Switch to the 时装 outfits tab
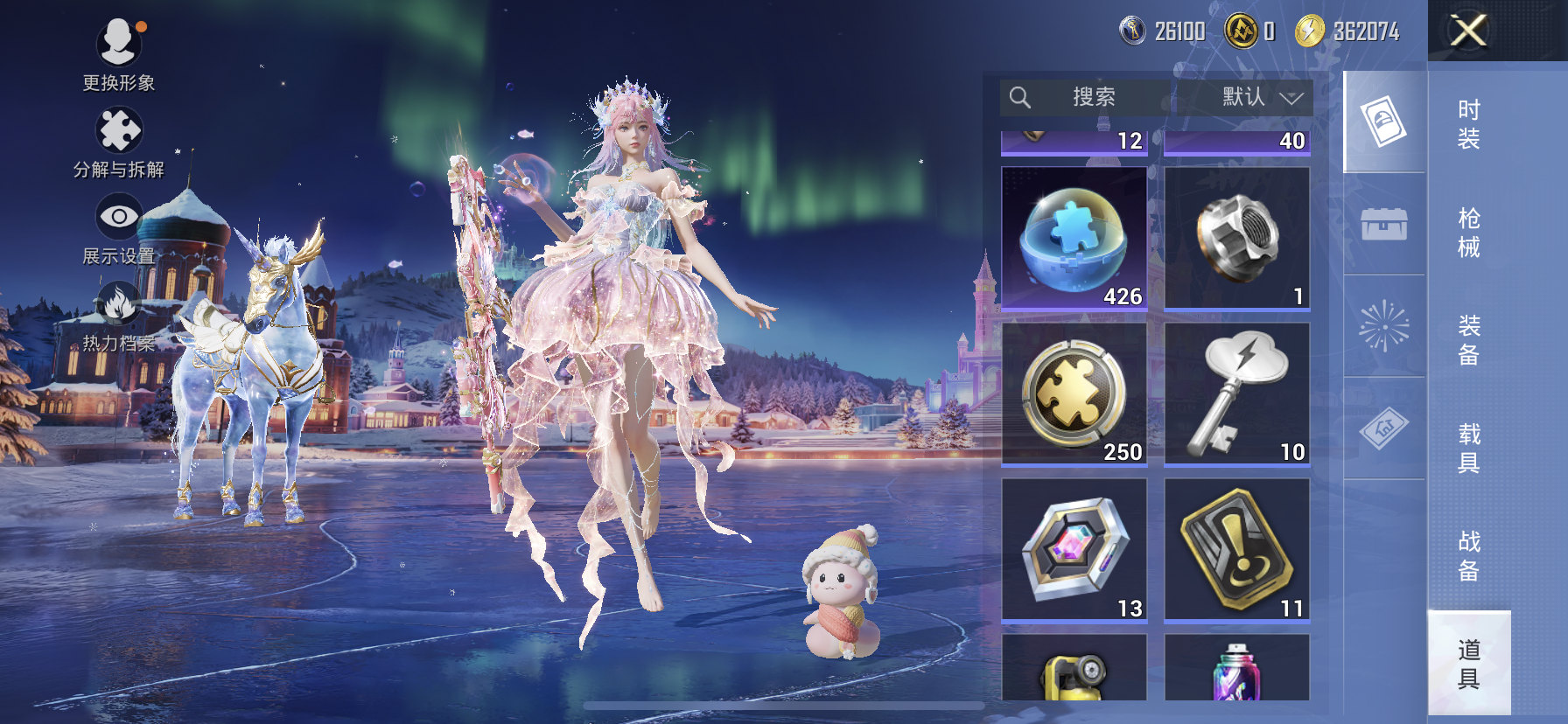 pyautogui.click(x=1468, y=124)
